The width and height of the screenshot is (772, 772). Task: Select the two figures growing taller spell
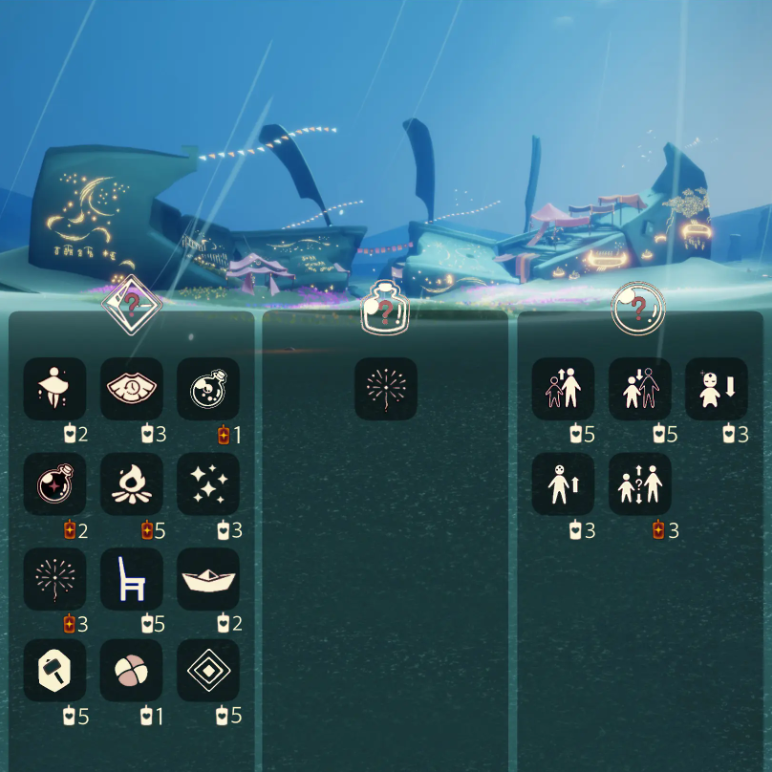click(563, 389)
